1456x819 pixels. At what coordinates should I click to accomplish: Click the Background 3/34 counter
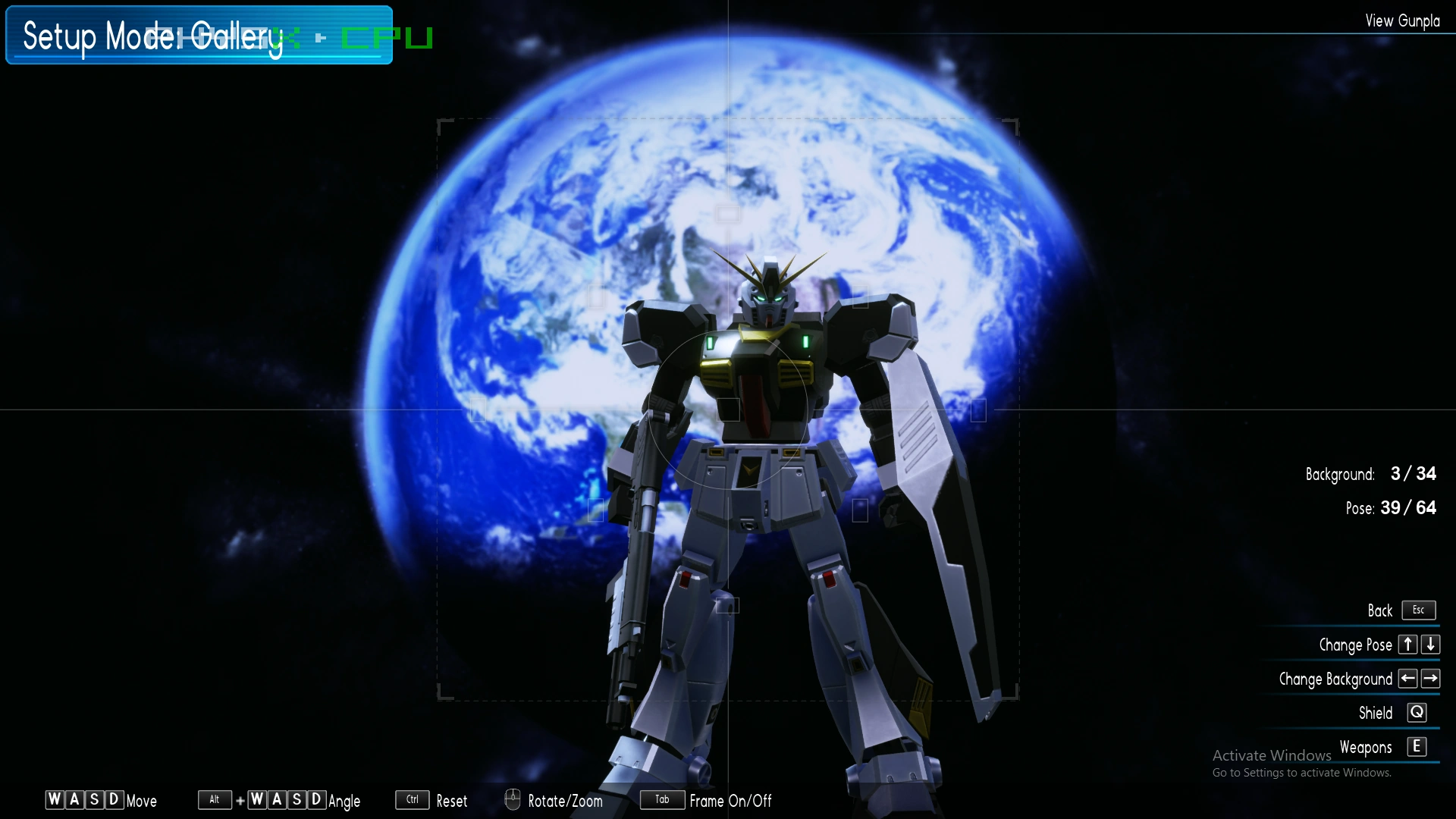pyautogui.click(x=1373, y=474)
